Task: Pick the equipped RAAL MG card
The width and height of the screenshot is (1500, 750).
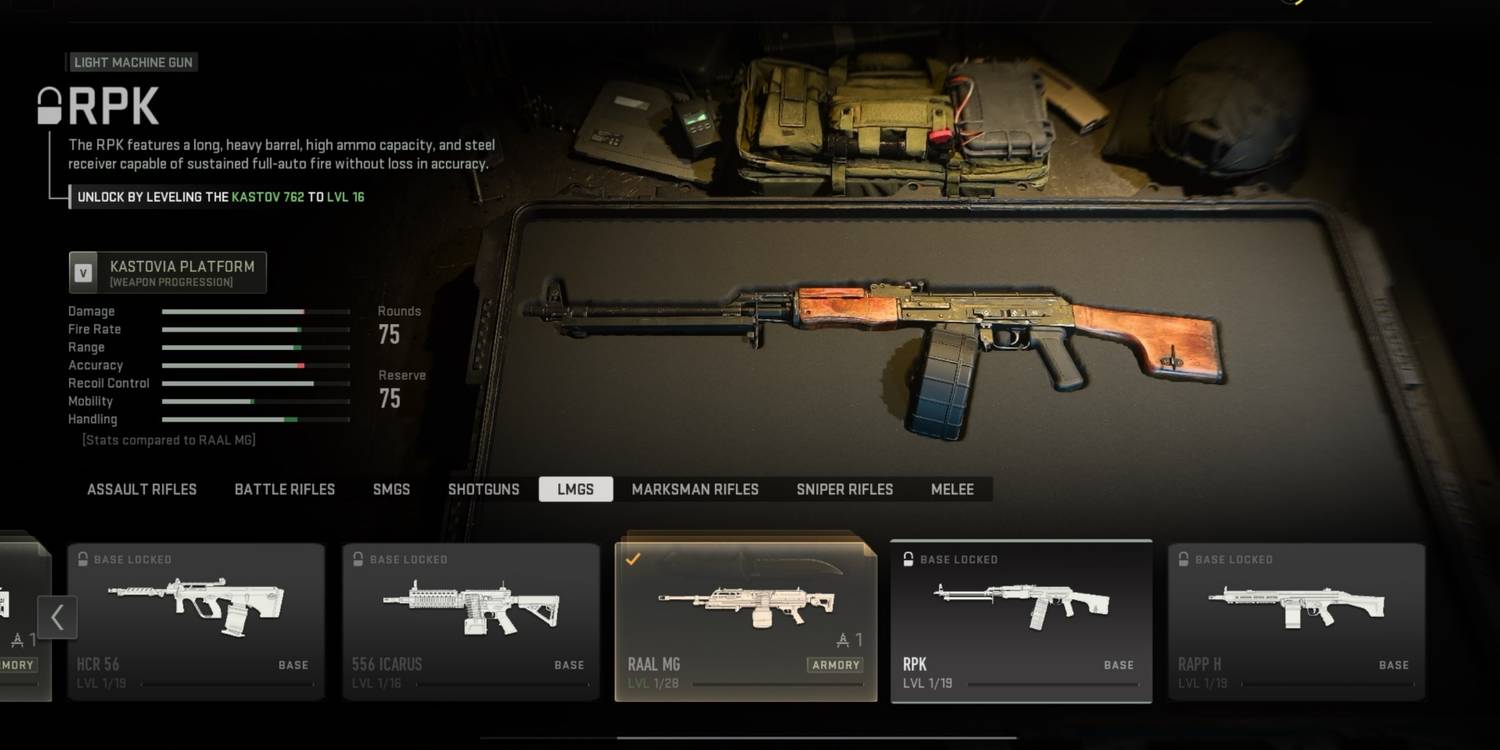Action: coord(745,621)
